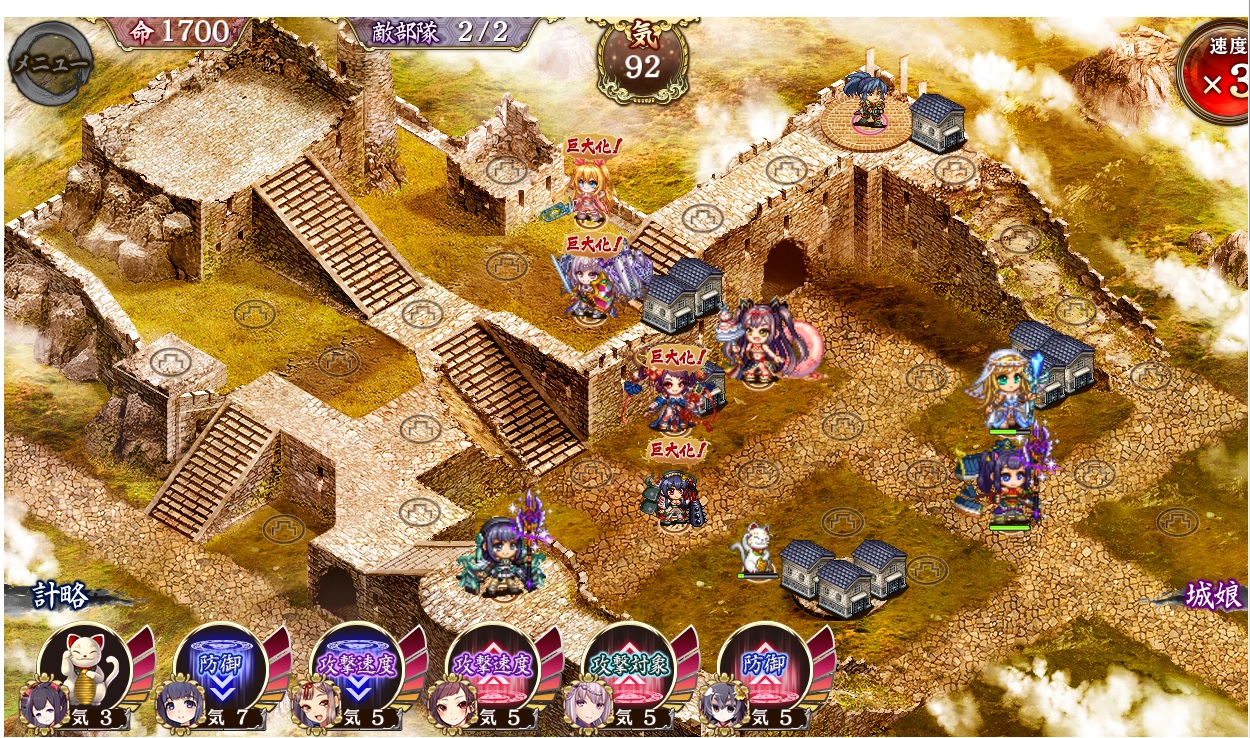The image size is (1250, 738).
Task: Activate the lucky cat stratagem
Action: tap(84, 667)
